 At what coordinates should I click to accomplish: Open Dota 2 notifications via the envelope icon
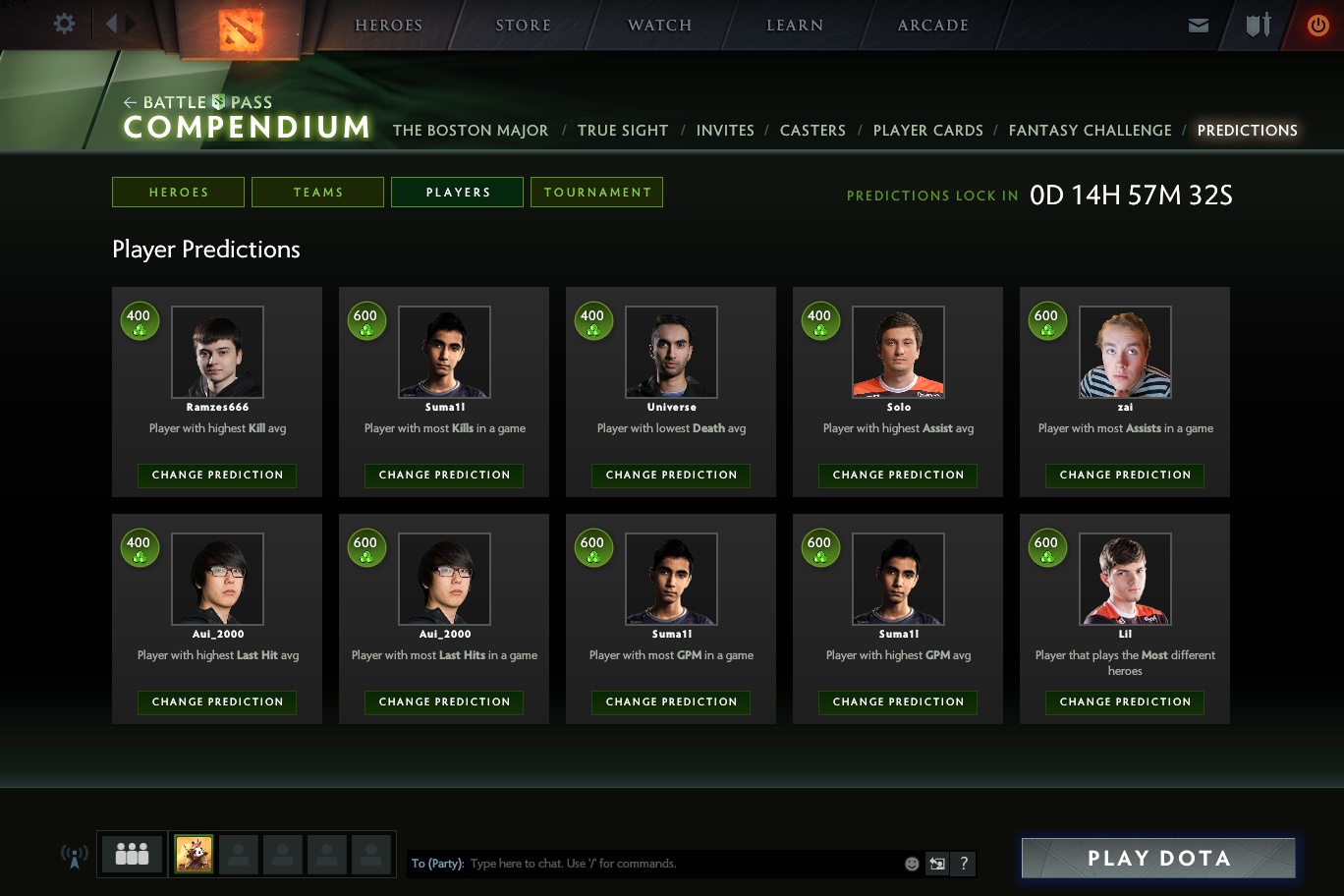pyautogui.click(x=1199, y=25)
